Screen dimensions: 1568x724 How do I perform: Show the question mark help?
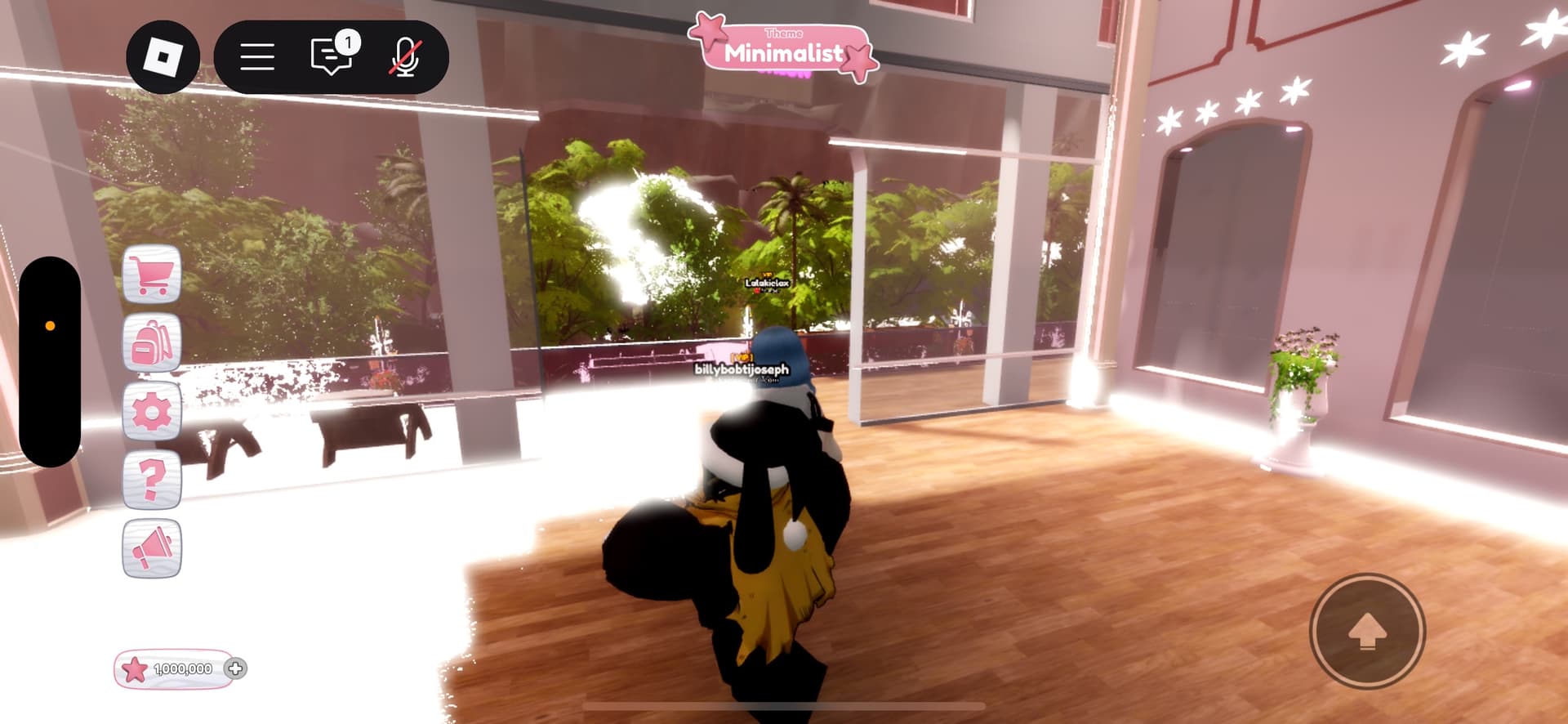(152, 480)
